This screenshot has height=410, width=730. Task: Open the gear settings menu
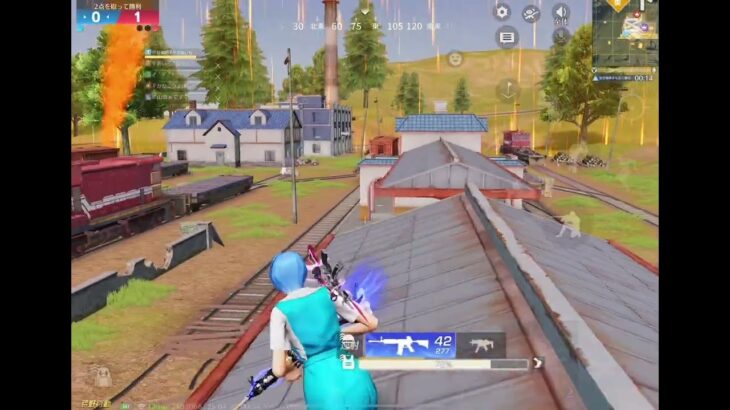502,12
